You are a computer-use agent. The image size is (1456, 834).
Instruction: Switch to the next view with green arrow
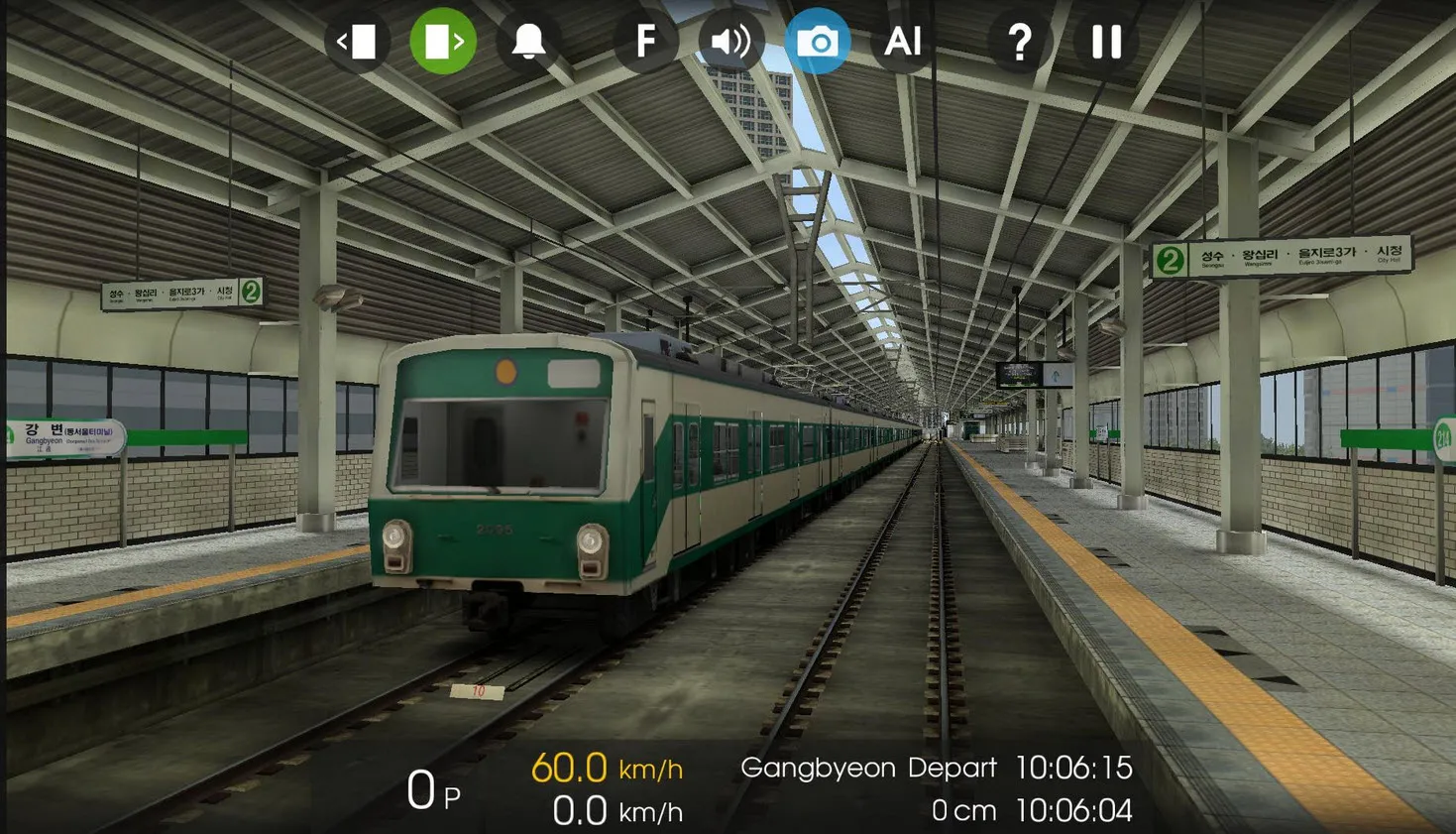442,42
